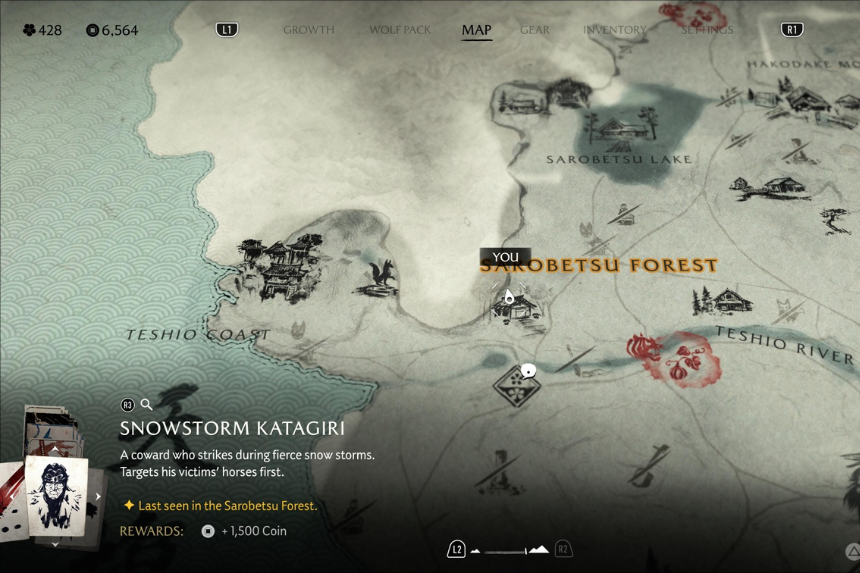Open the Inventory tab
860x573 pixels.
pos(615,30)
